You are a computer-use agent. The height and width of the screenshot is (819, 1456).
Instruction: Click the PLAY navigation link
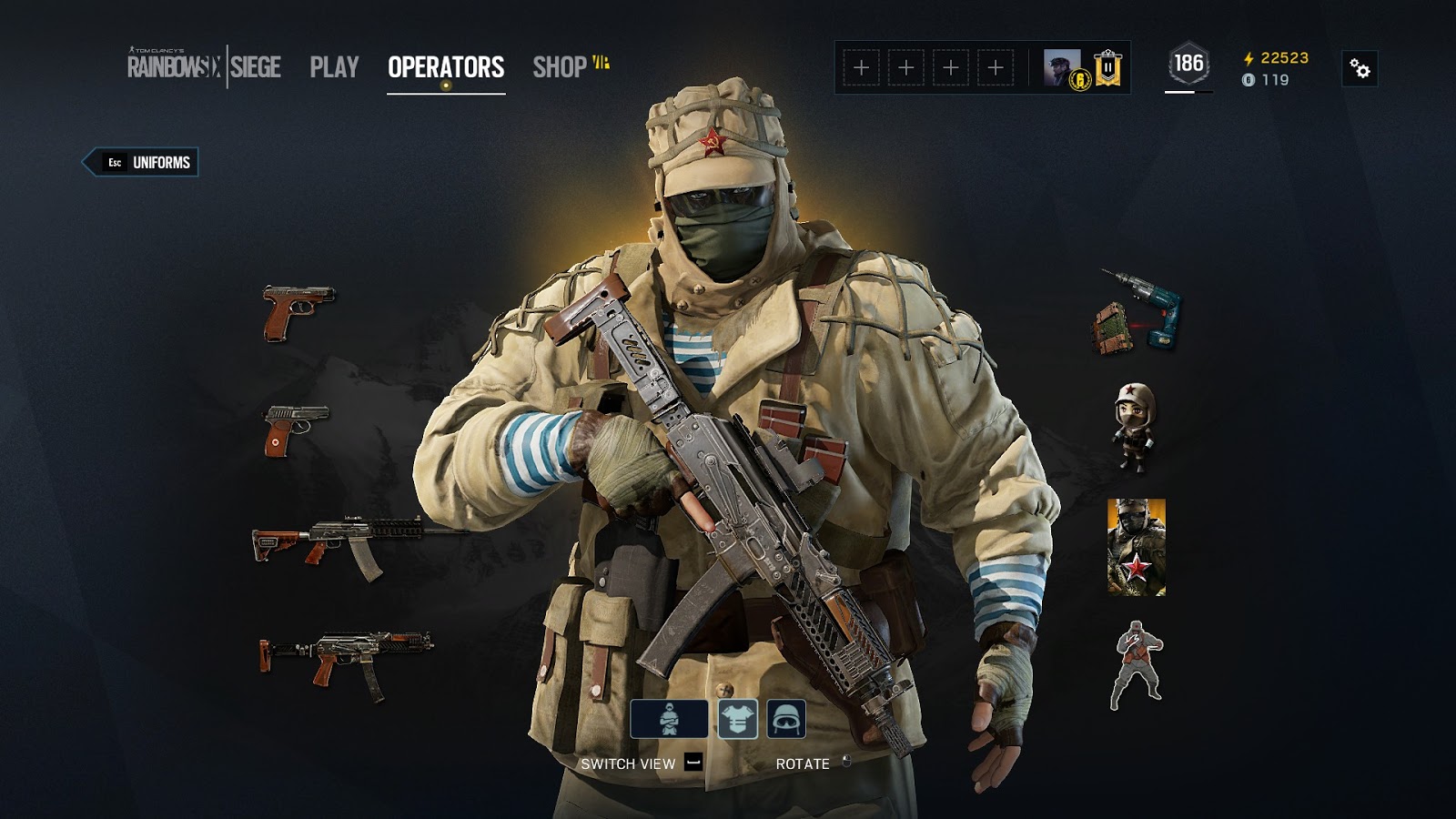click(x=333, y=65)
